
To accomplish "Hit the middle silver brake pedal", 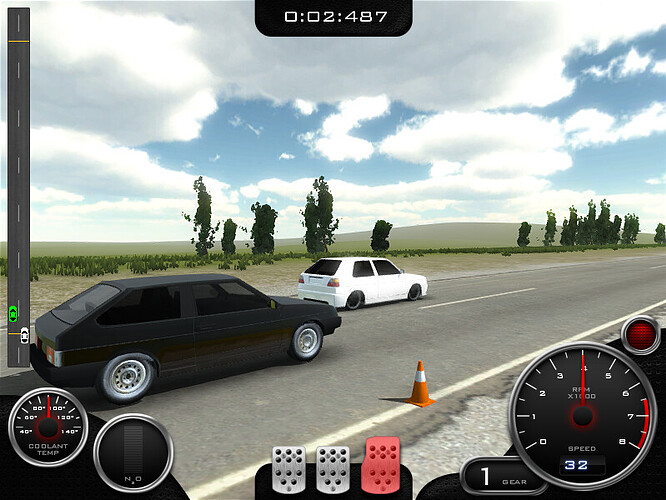I will tap(333, 468).
